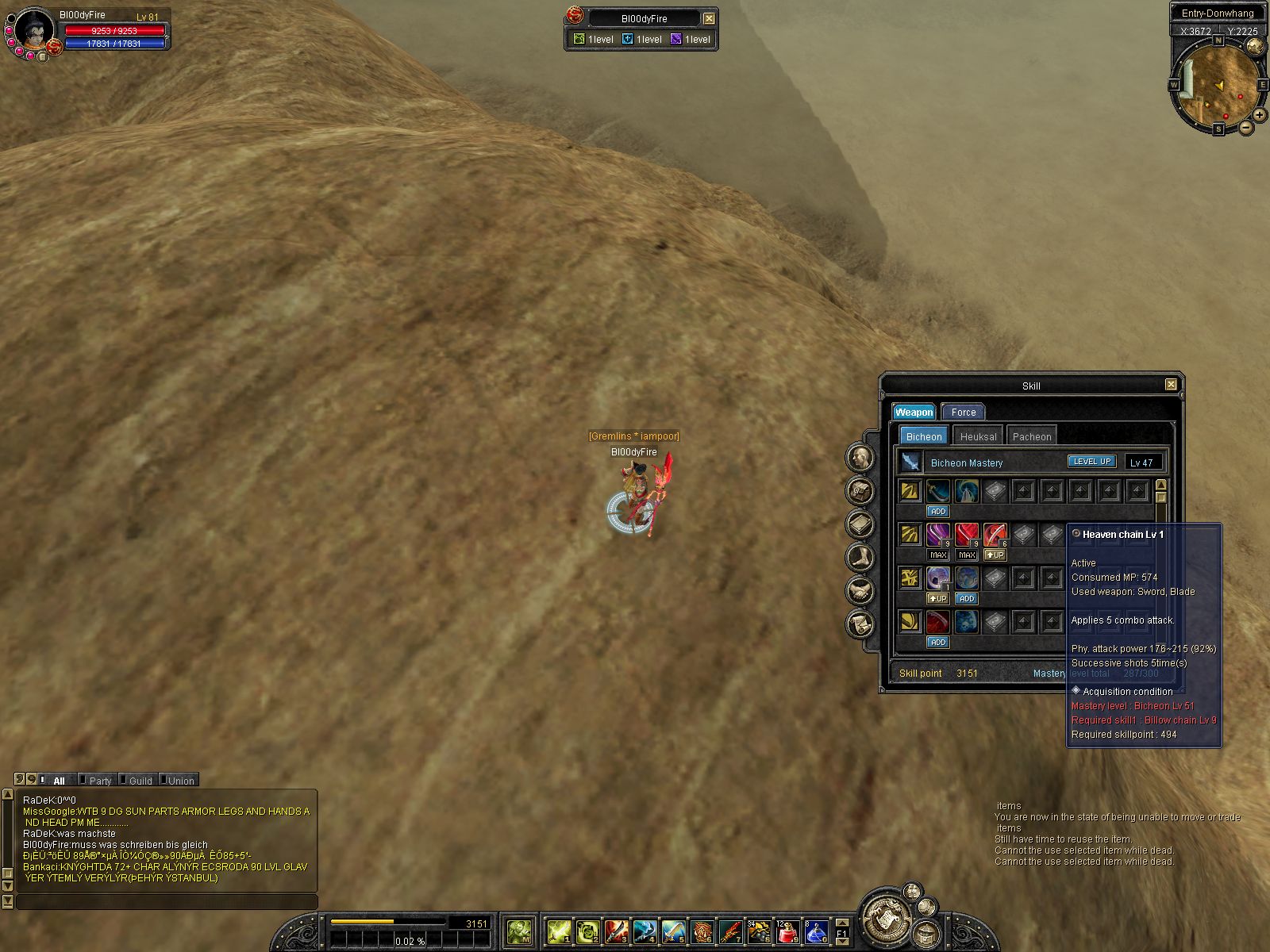The height and width of the screenshot is (952, 1270).
Task: Open the character face side button
Action: [x=860, y=457]
